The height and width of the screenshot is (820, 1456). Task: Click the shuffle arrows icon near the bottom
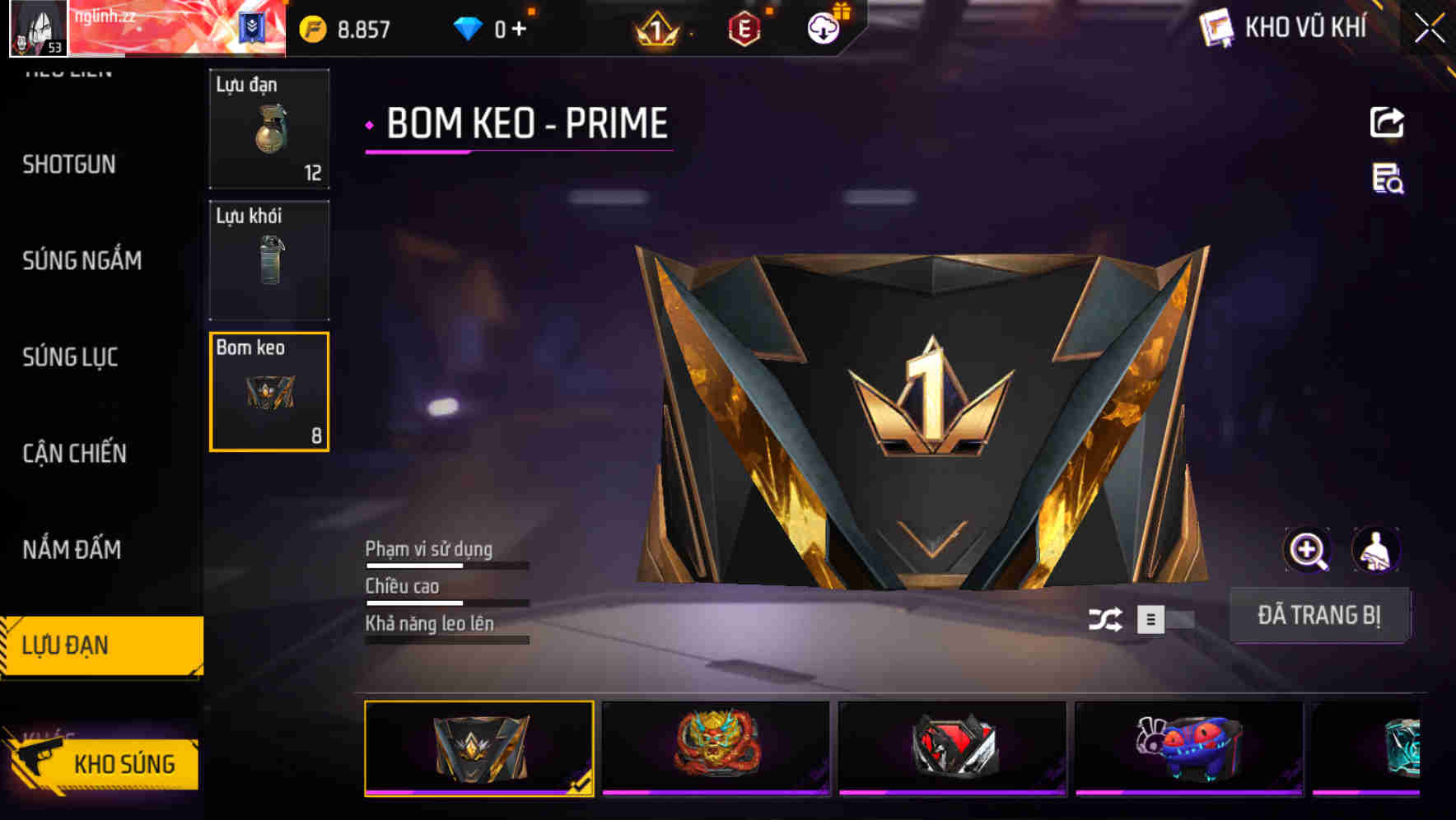click(x=1108, y=617)
